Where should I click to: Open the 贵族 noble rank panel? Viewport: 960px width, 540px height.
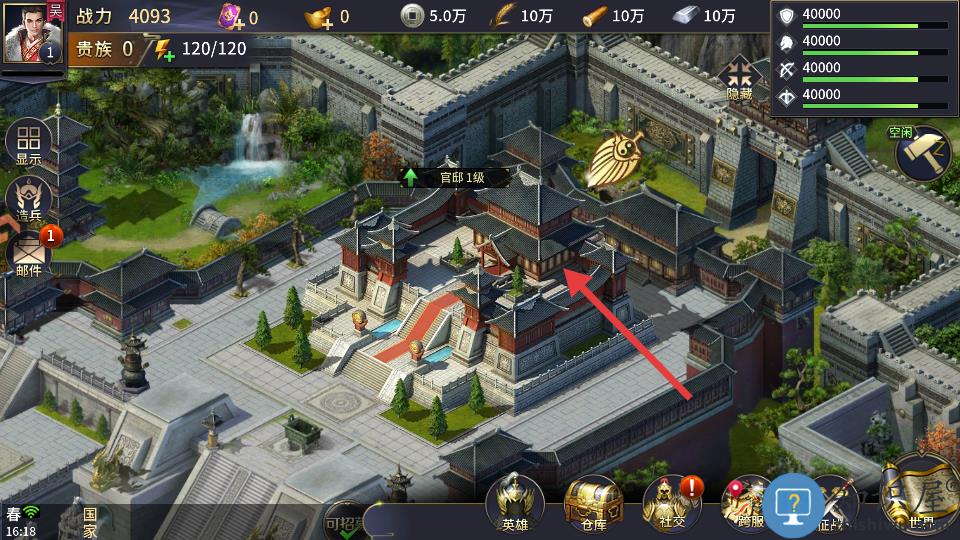coord(105,48)
